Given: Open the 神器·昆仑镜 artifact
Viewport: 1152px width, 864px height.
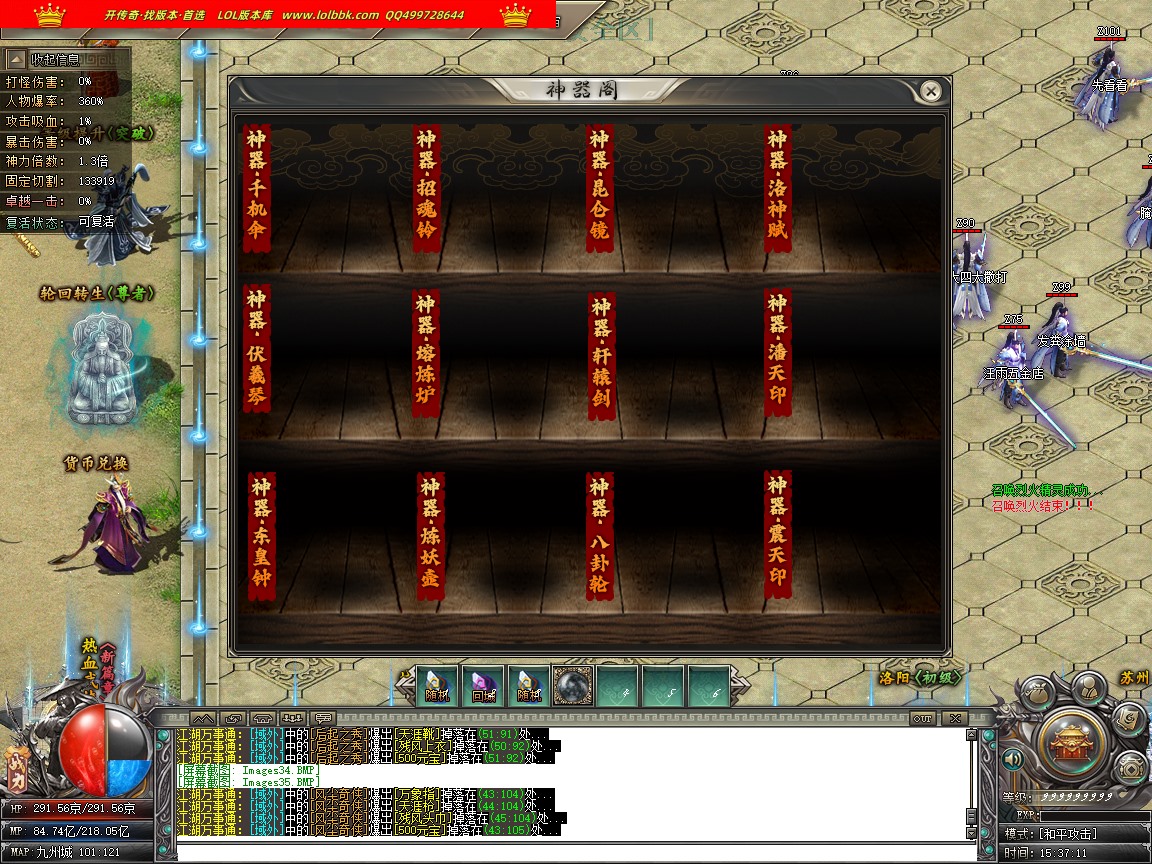Looking at the screenshot, I should click(x=599, y=189).
